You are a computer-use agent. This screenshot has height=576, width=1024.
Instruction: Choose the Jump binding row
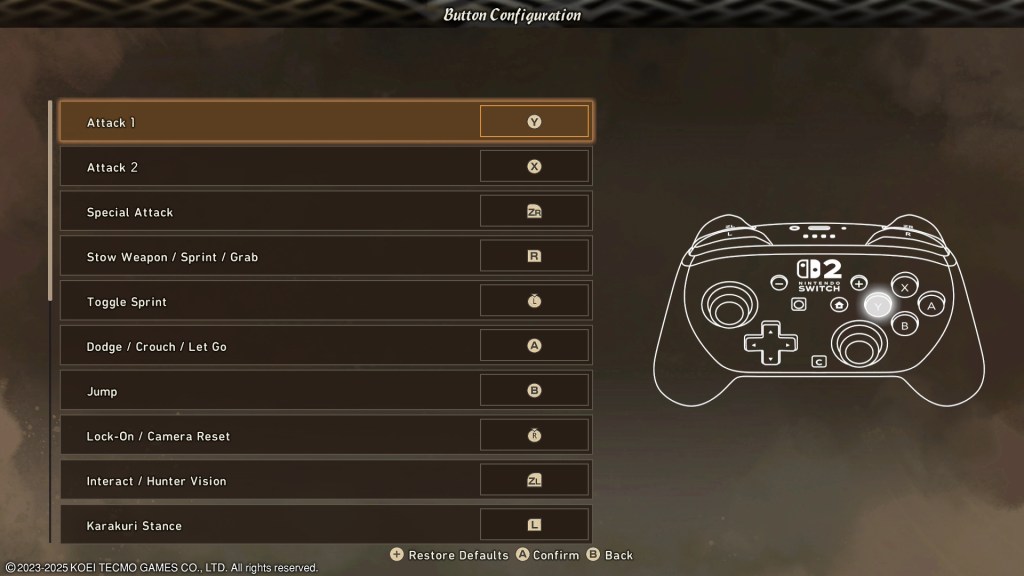click(325, 391)
